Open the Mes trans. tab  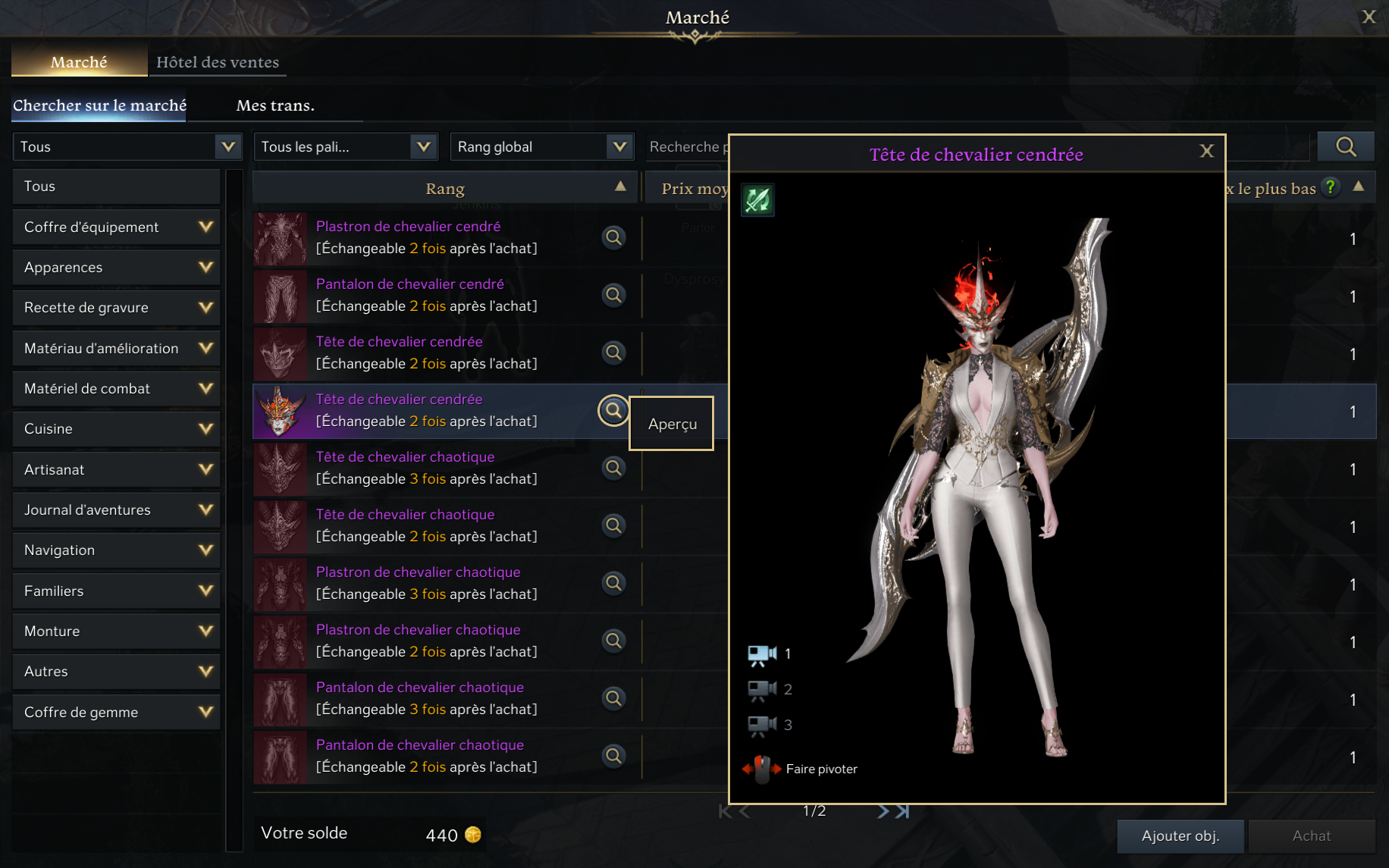(x=275, y=105)
